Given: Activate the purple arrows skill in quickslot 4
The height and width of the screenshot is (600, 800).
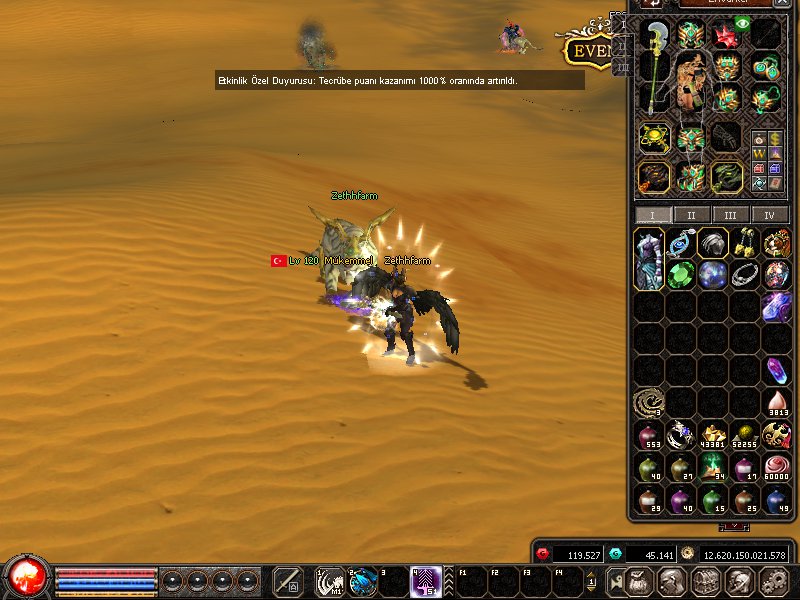Looking at the screenshot, I should pos(427,580).
